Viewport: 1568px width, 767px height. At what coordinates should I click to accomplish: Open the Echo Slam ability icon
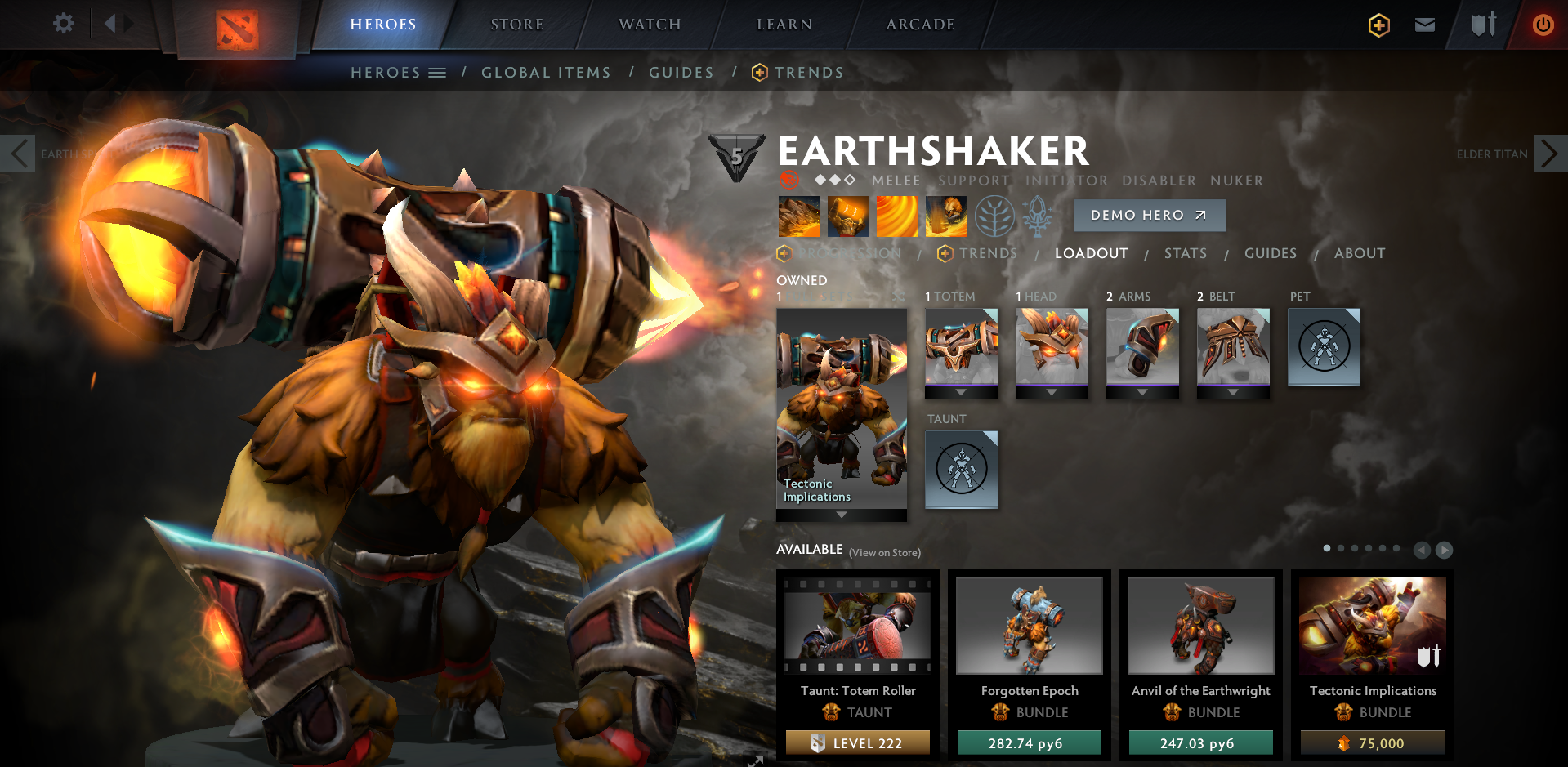click(x=945, y=216)
